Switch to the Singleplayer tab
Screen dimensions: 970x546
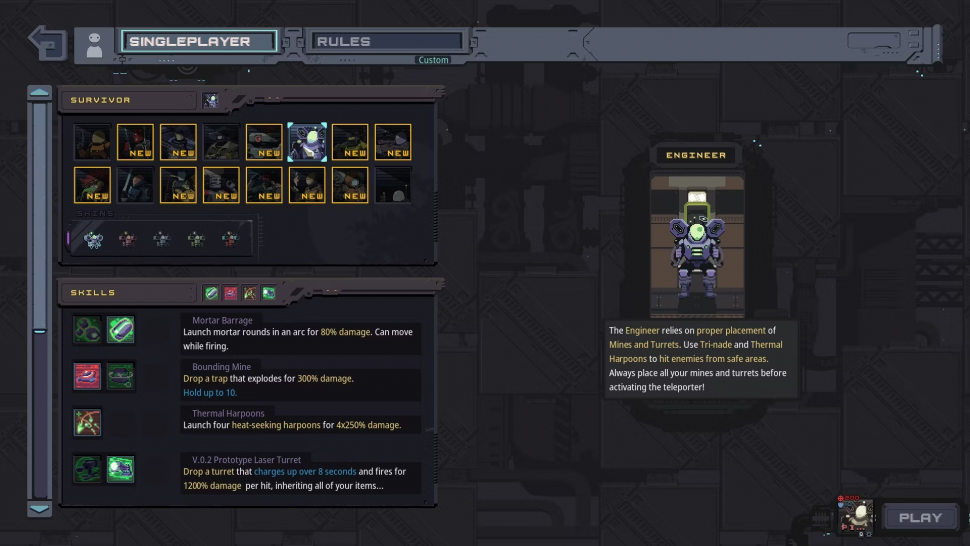coord(199,42)
